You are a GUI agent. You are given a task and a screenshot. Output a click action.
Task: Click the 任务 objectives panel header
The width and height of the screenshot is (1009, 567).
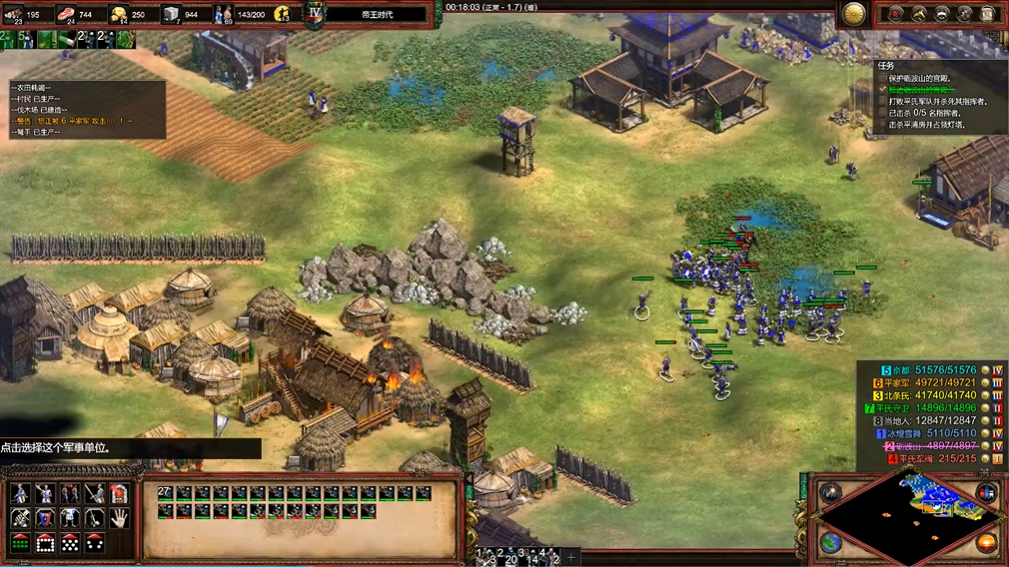coord(885,65)
